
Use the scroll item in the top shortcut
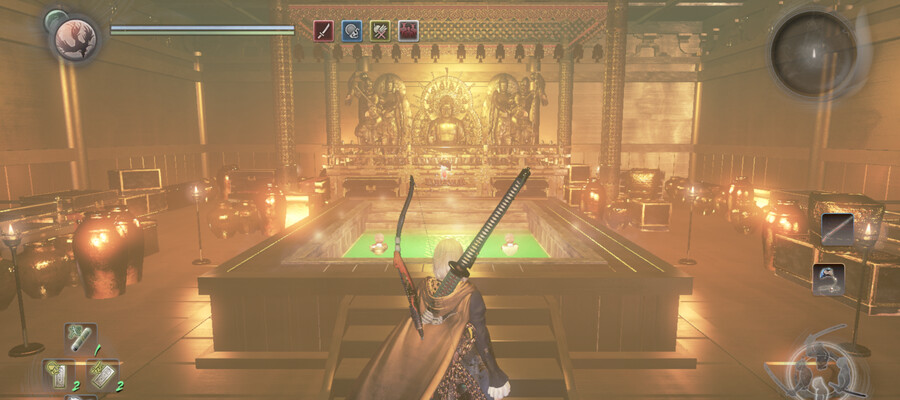[x=80, y=338]
